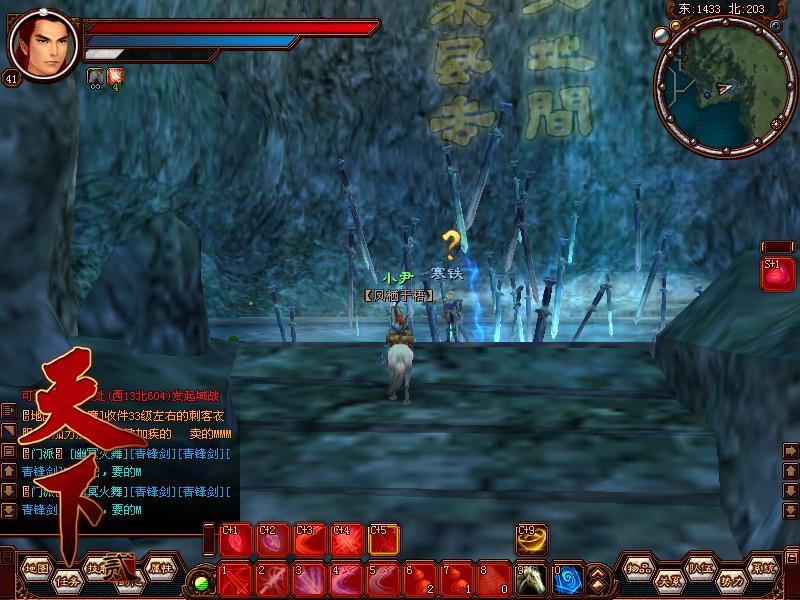Open the 势力 faction panel
Image resolution: width=800 pixels, height=600 pixels.
[731, 580]
